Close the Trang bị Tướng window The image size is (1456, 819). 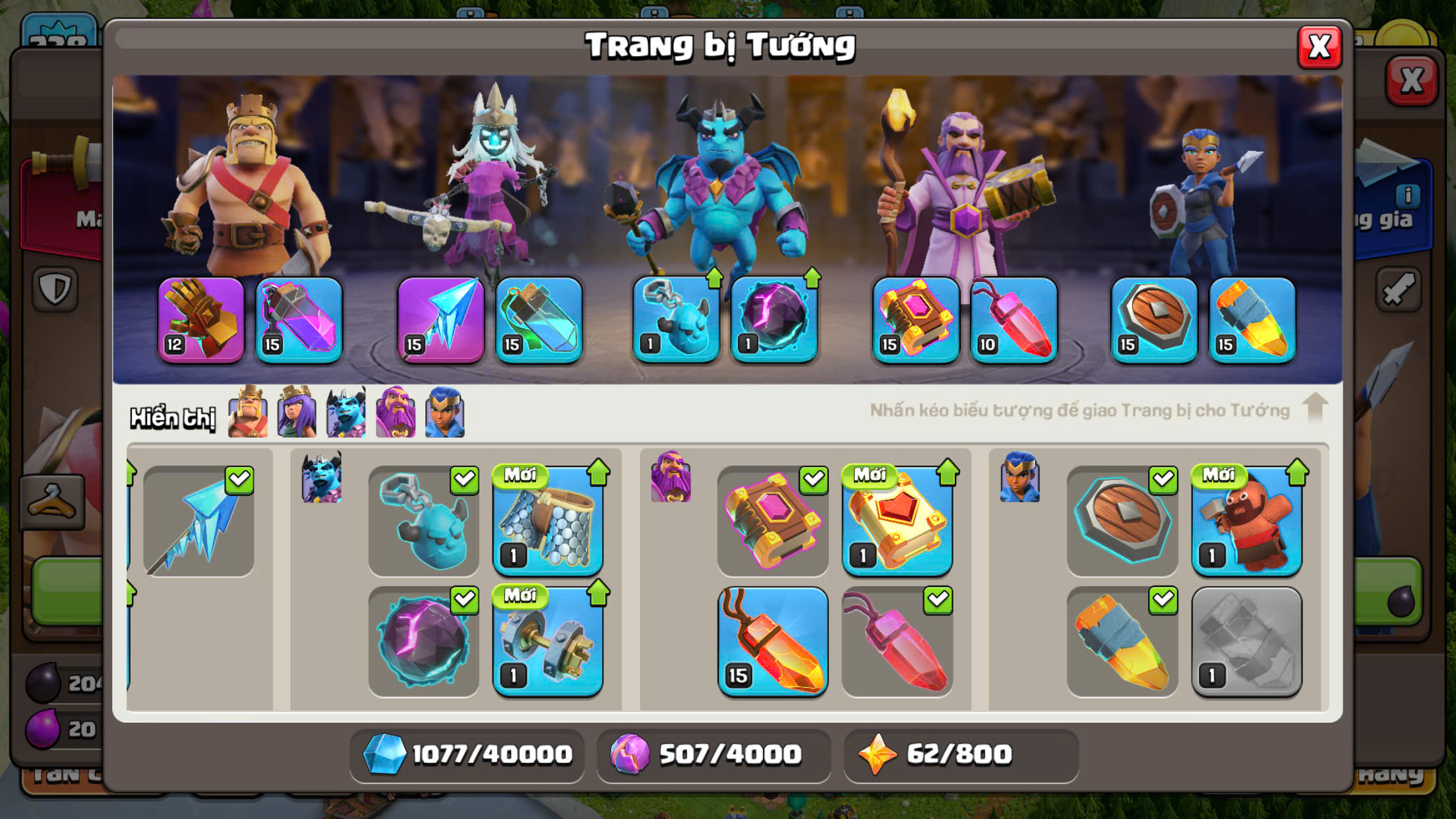click(1319, 47)
